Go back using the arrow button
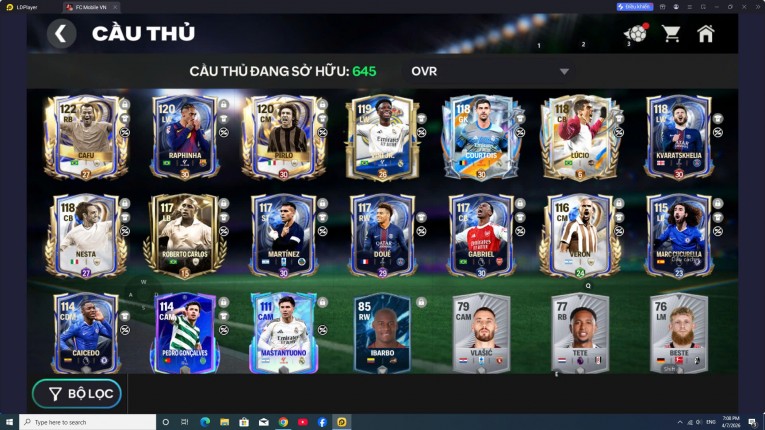 (x=61, y=34)
